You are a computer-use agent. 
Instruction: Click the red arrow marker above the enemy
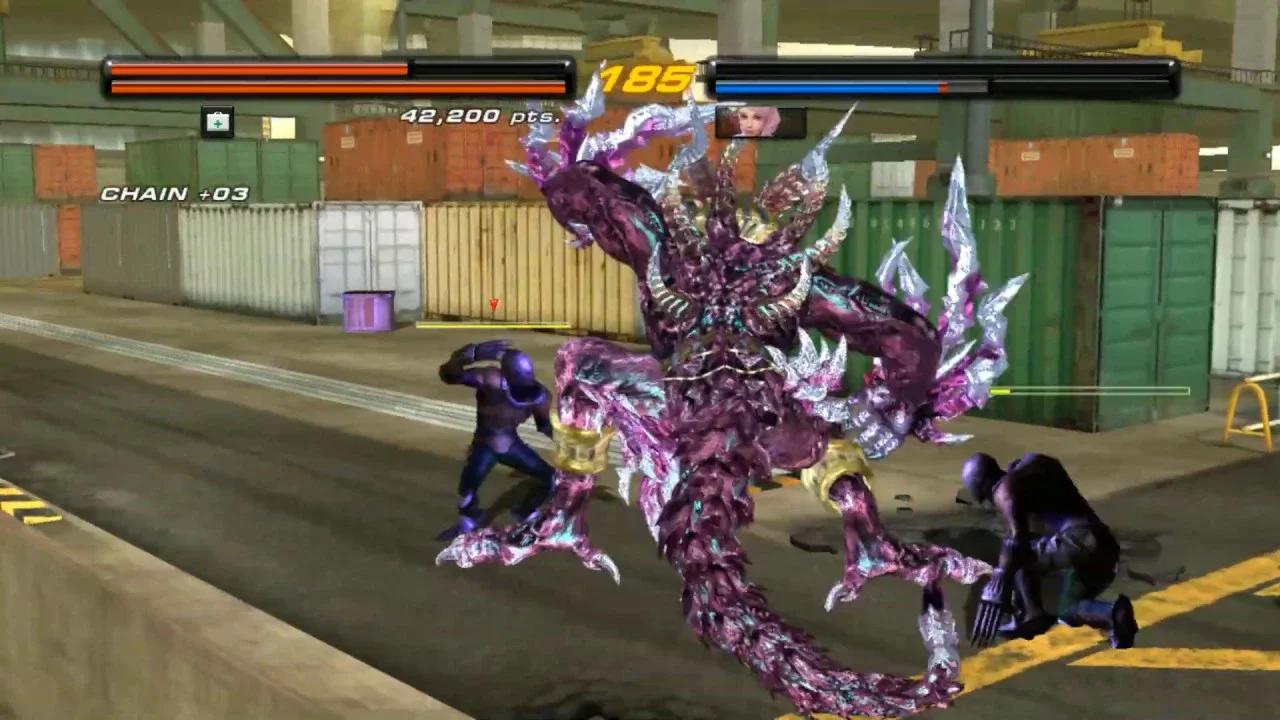pos(492,306)
